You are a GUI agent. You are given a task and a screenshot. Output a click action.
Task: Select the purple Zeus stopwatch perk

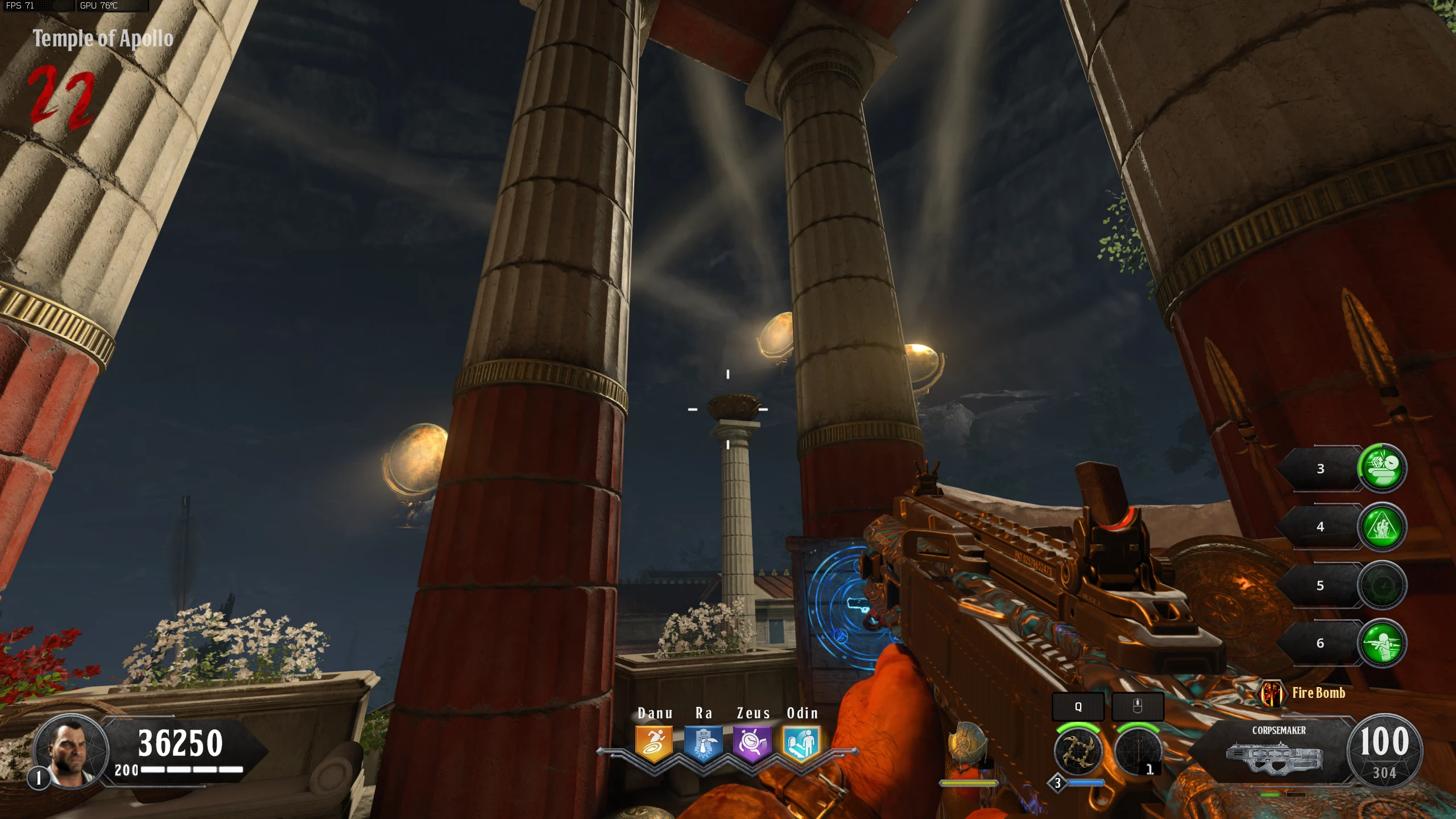[752, 743]
